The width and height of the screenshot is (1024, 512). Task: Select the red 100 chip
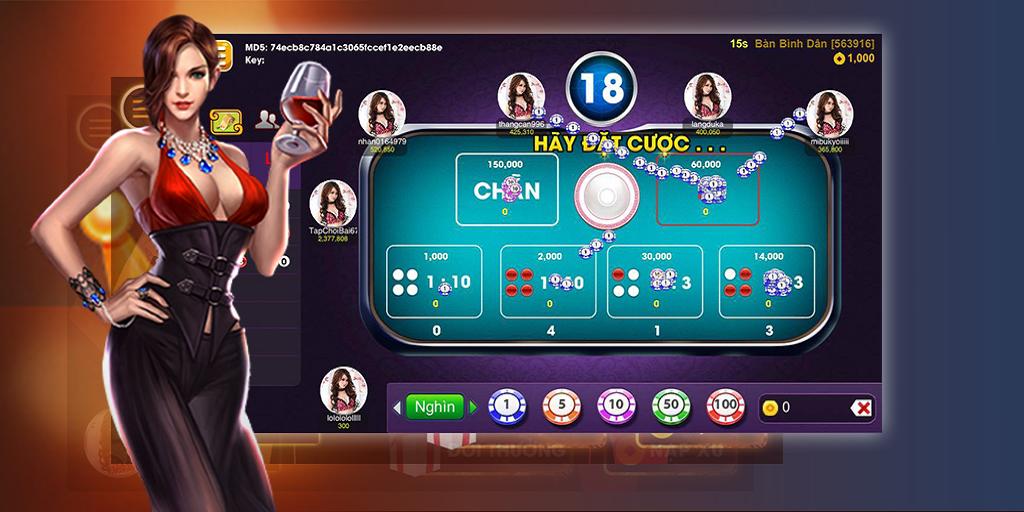[x=726, y=407]
